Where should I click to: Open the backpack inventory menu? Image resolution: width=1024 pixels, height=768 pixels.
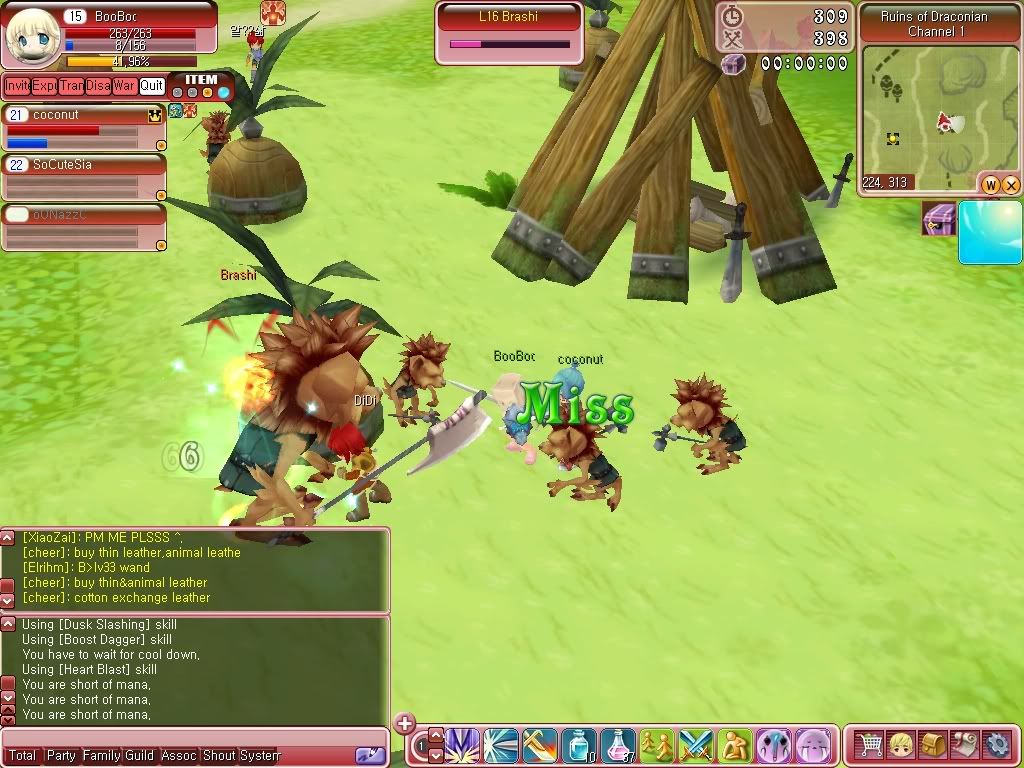click(x=934, y=745)
